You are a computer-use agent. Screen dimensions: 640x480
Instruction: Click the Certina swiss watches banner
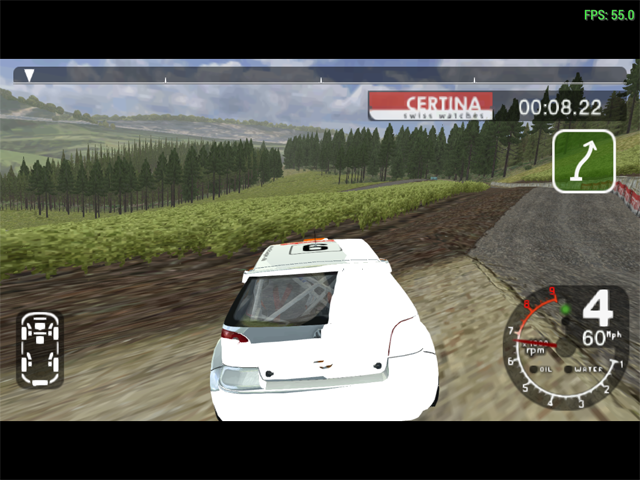click(431, 106)
